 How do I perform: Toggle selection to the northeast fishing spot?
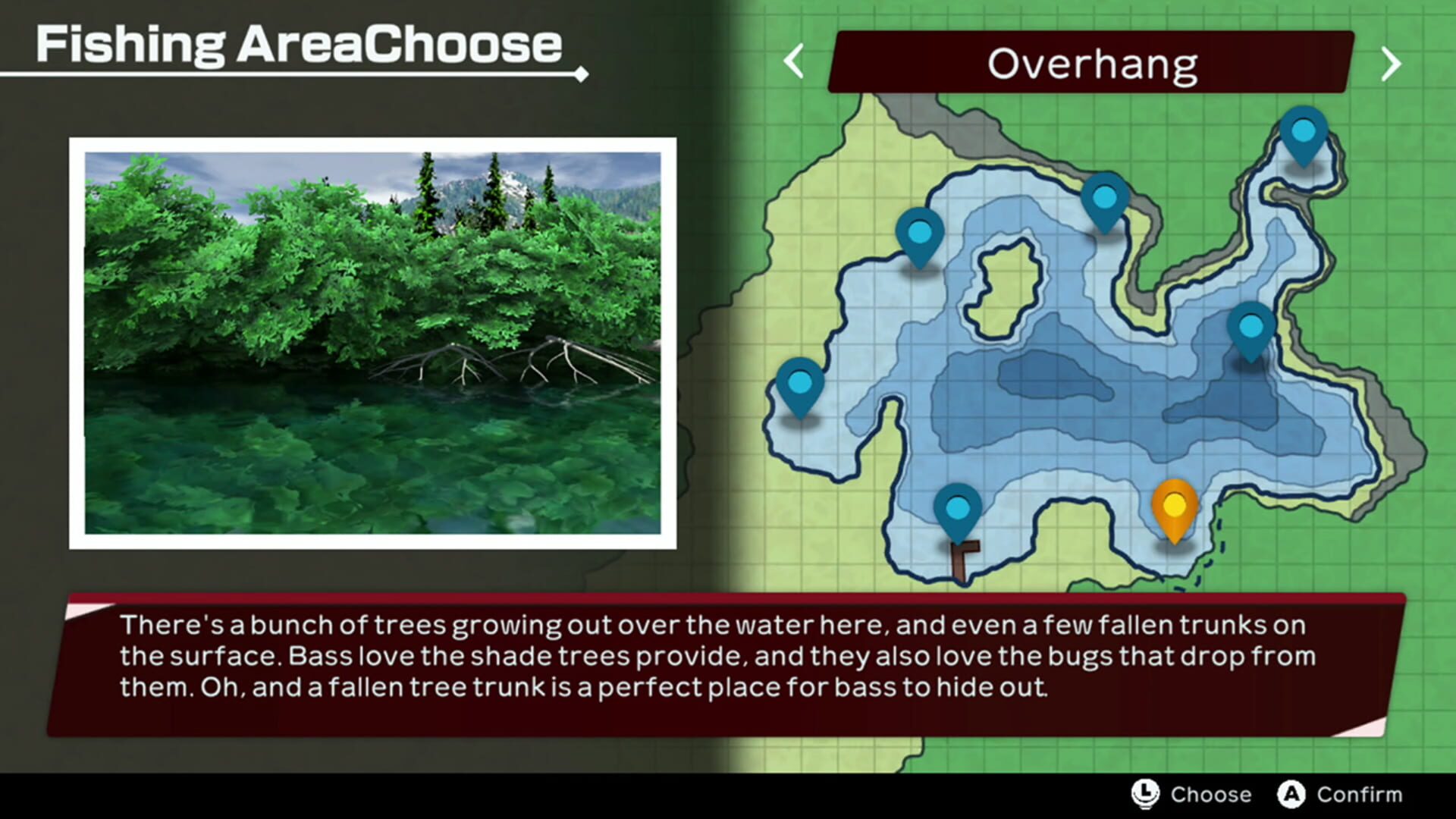[1303, 133]
